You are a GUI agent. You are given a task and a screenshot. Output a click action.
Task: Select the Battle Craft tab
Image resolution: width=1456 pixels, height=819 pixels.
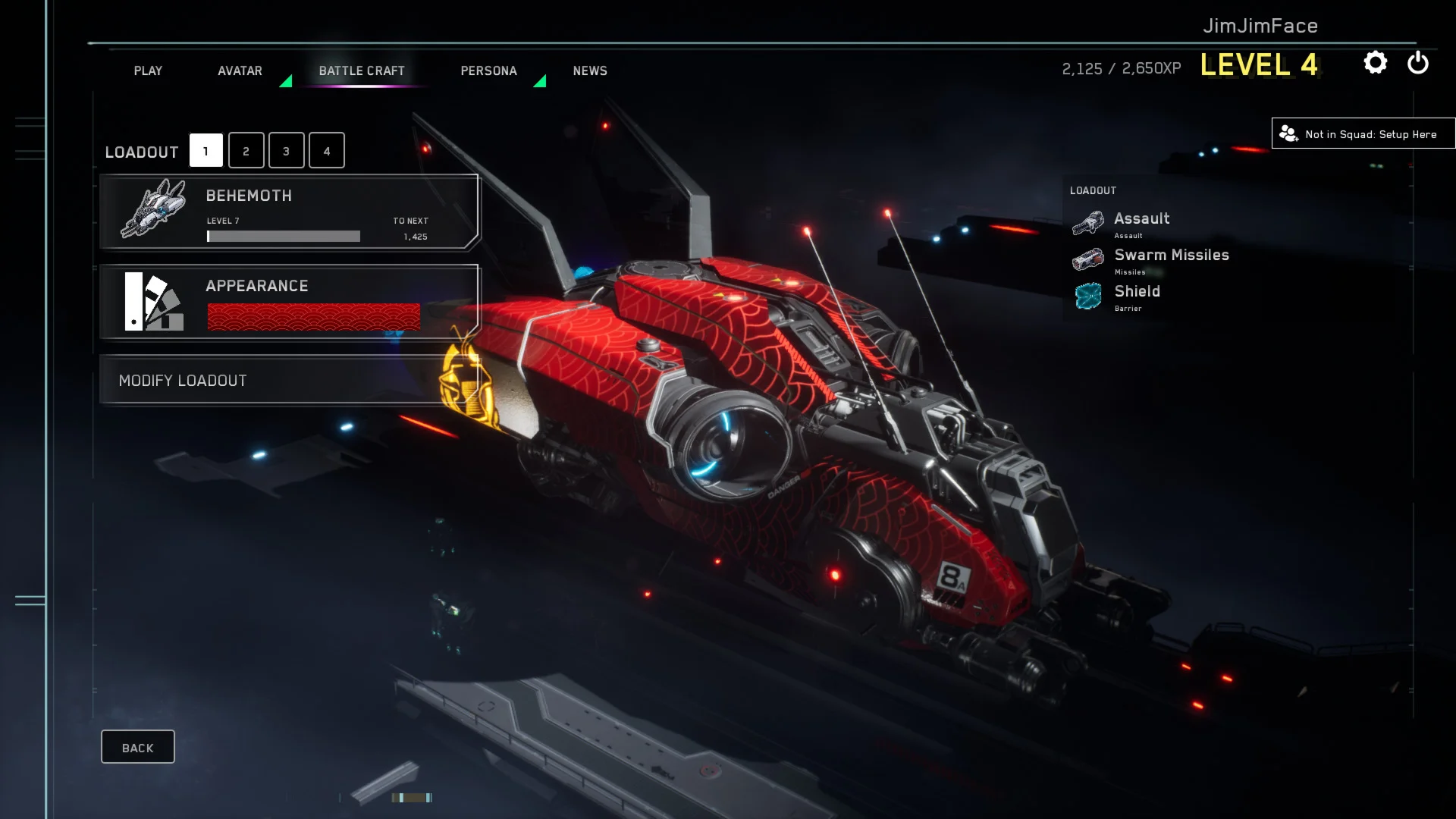(362, 71)
